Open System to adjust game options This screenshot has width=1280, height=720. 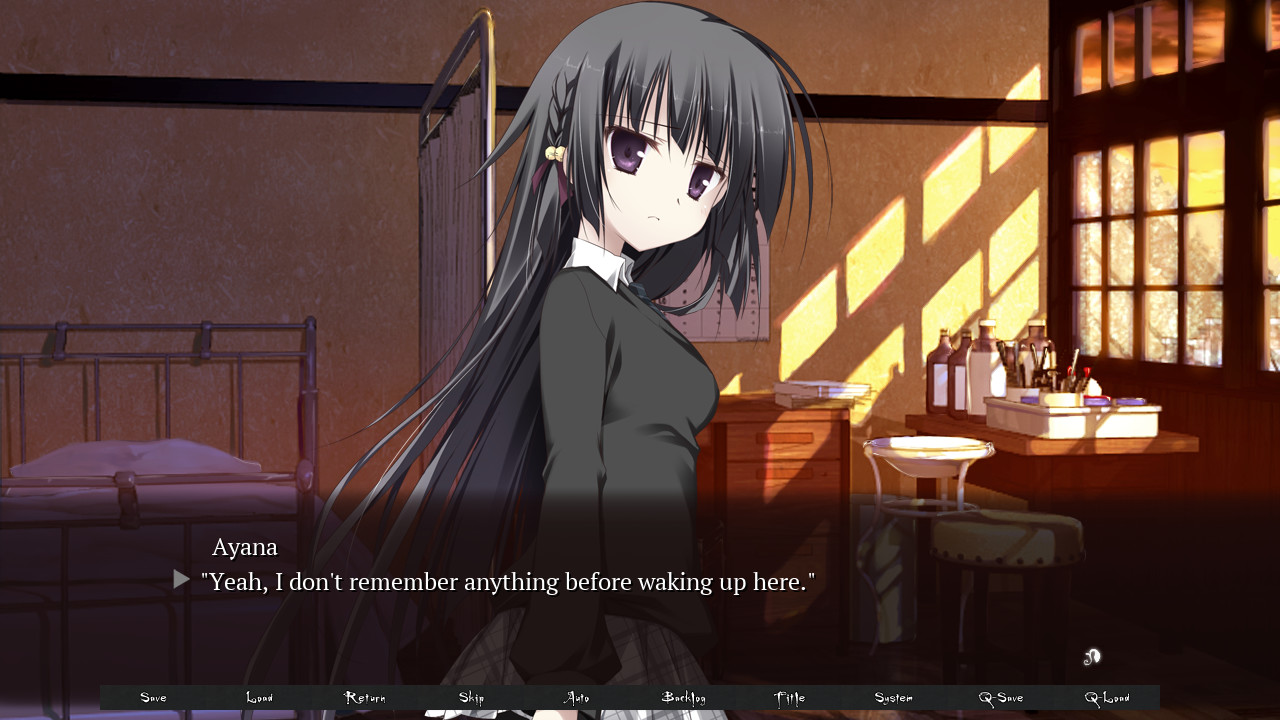point(893,697)
